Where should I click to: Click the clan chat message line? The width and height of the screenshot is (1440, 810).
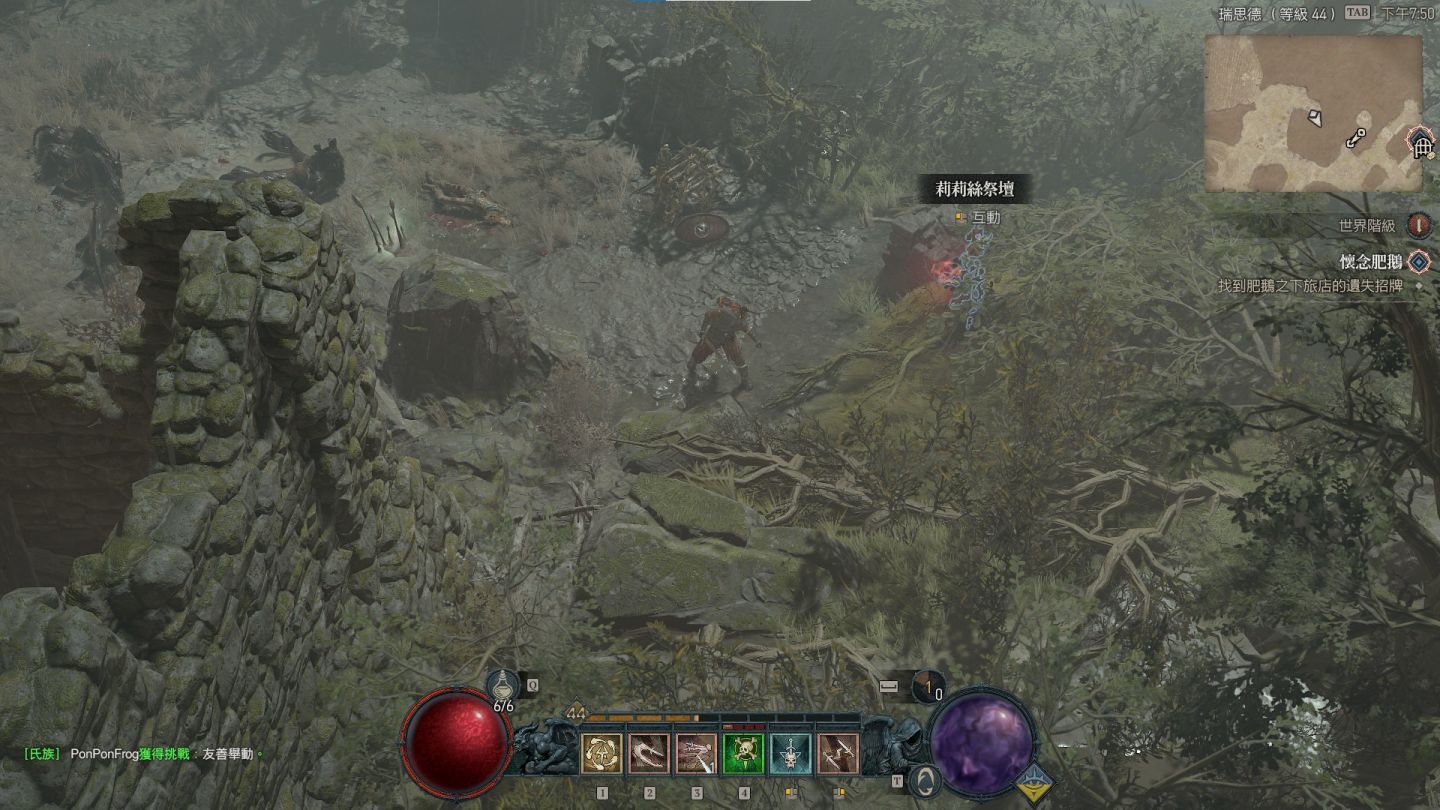pos(145,754)
